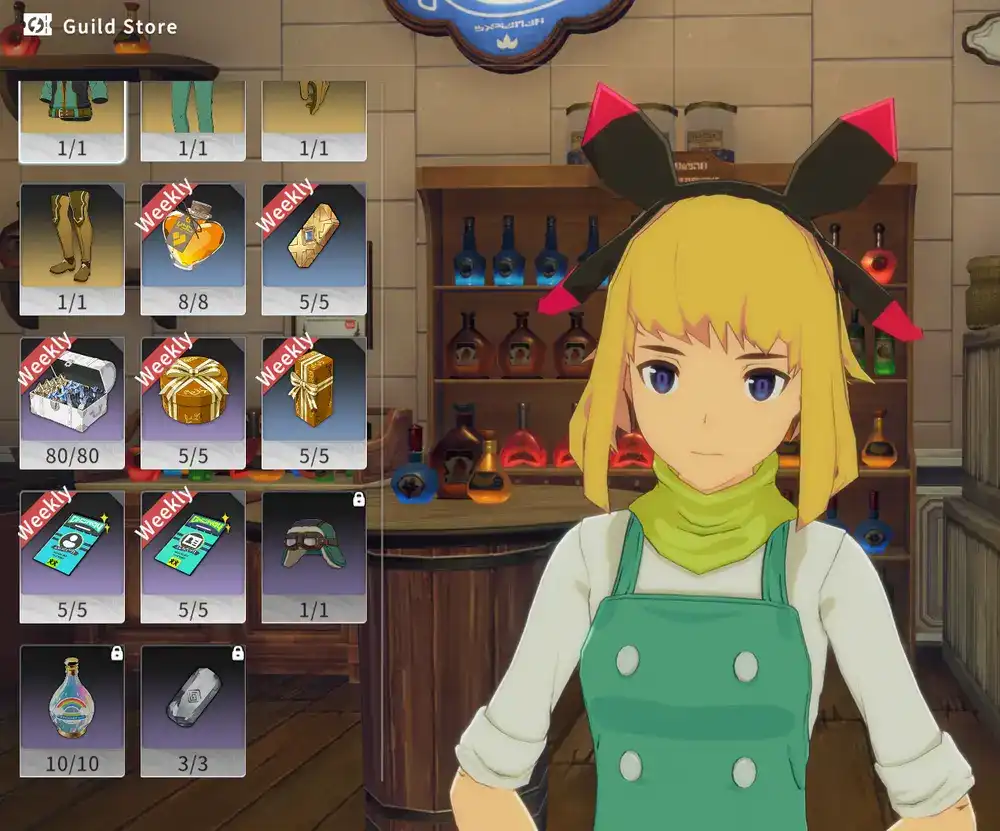Click the Guild Store icon in the header
This screenshot has height=831, width=1000.
pyautogui.click(x=37, y=25)
